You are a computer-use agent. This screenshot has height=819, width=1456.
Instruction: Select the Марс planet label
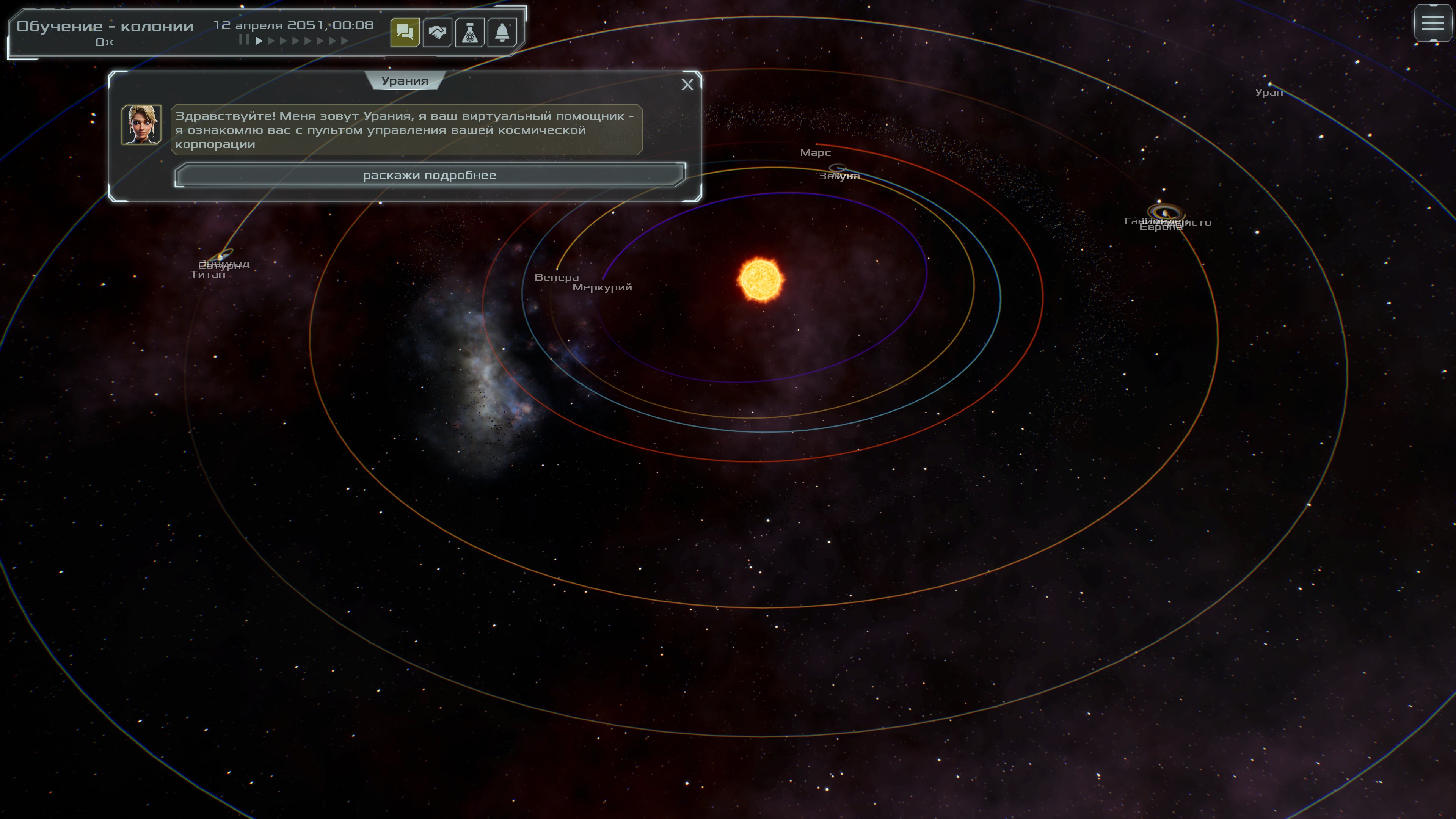coord(815,152)
